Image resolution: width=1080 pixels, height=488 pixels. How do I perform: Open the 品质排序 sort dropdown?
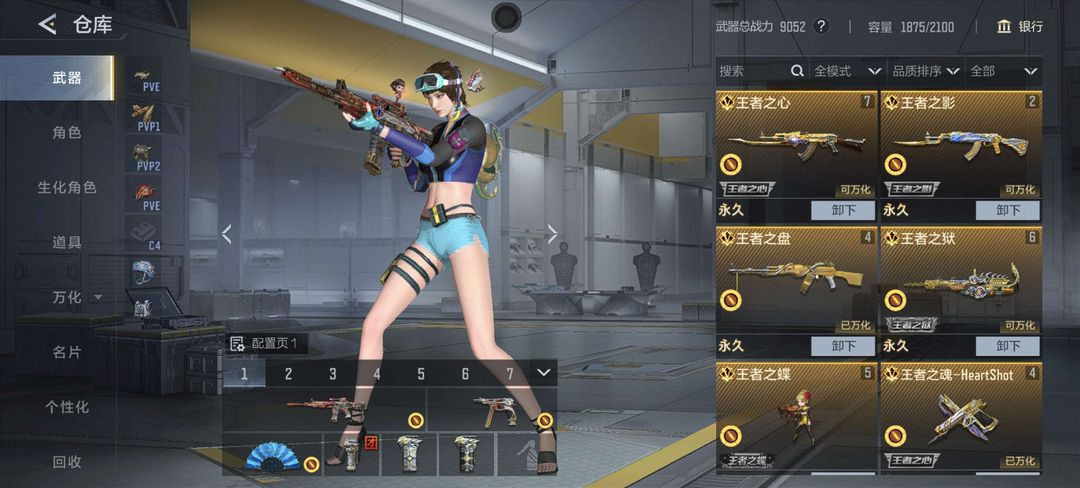pos(925,71)
